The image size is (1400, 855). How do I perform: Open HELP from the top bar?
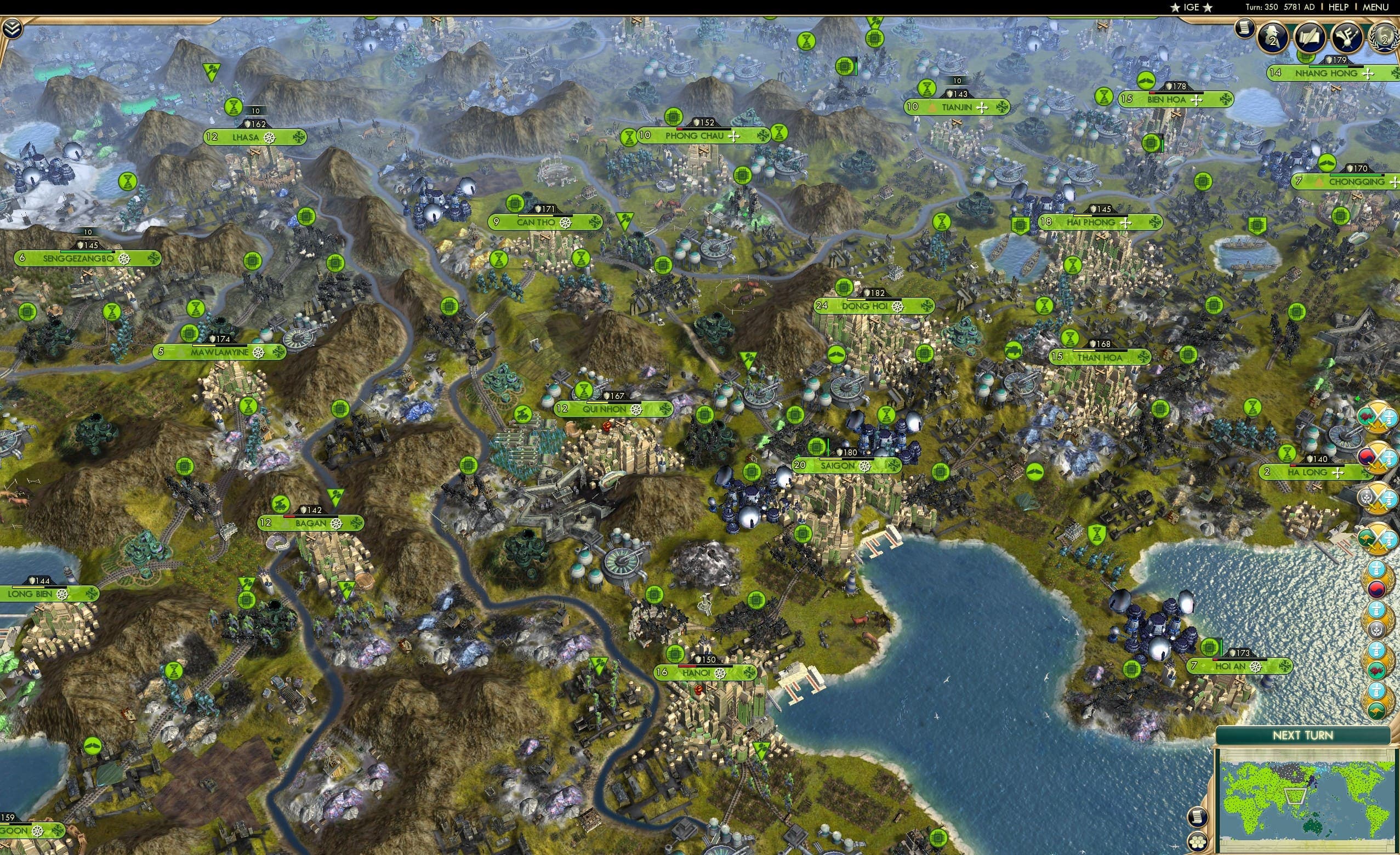point(1338,7)
